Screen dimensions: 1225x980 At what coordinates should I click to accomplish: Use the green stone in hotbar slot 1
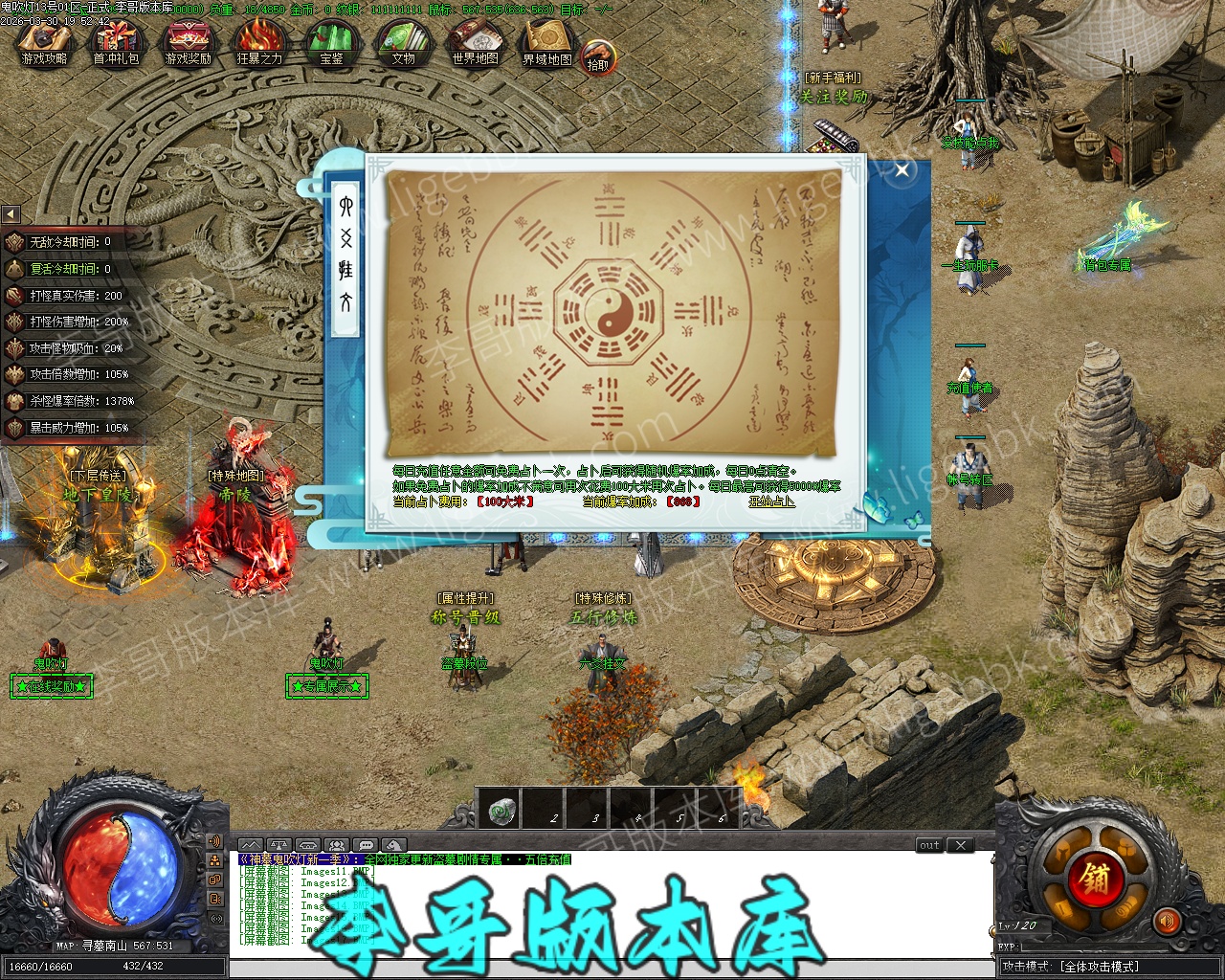502,812
